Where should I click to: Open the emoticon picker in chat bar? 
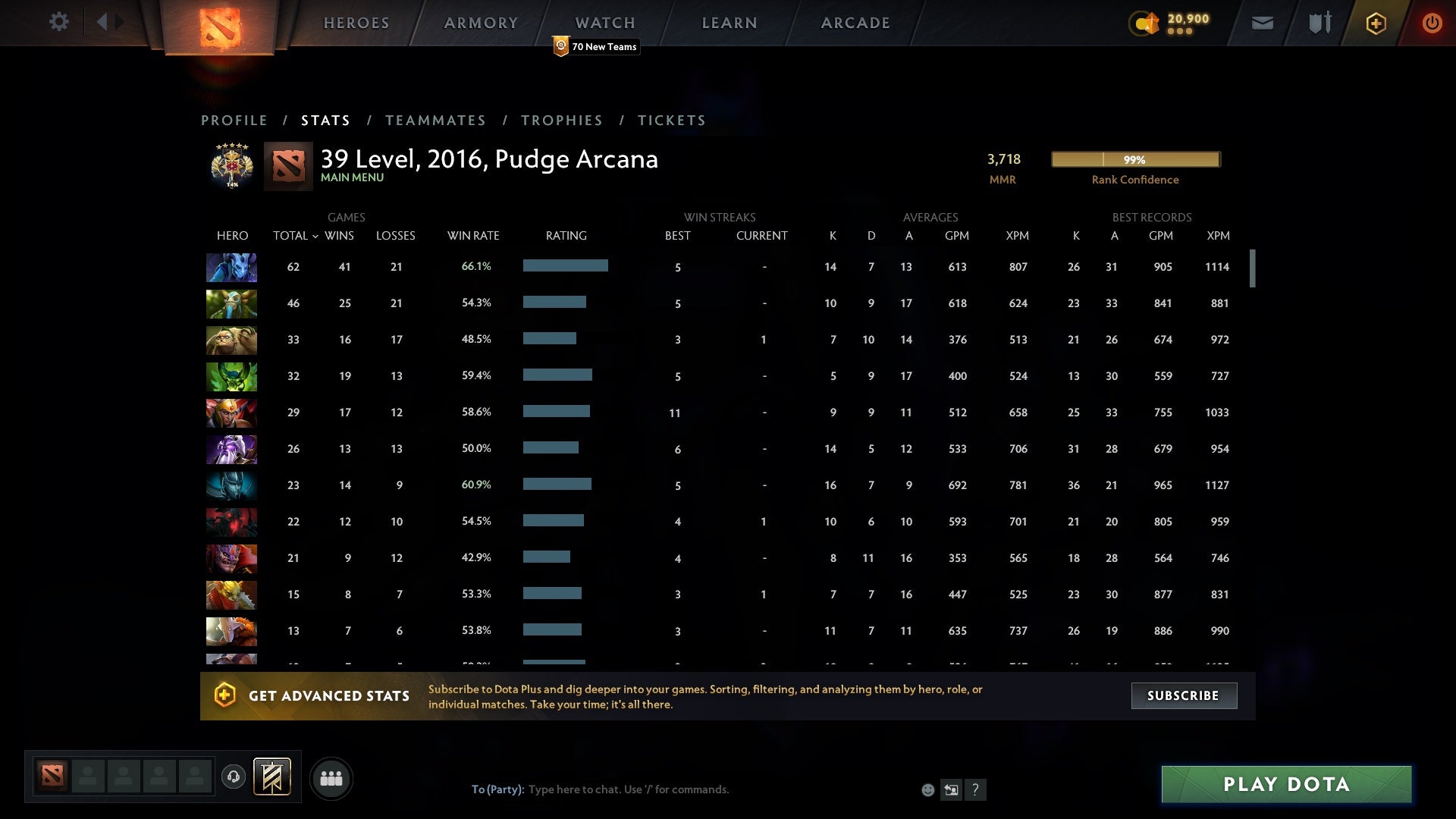point(927,789)
